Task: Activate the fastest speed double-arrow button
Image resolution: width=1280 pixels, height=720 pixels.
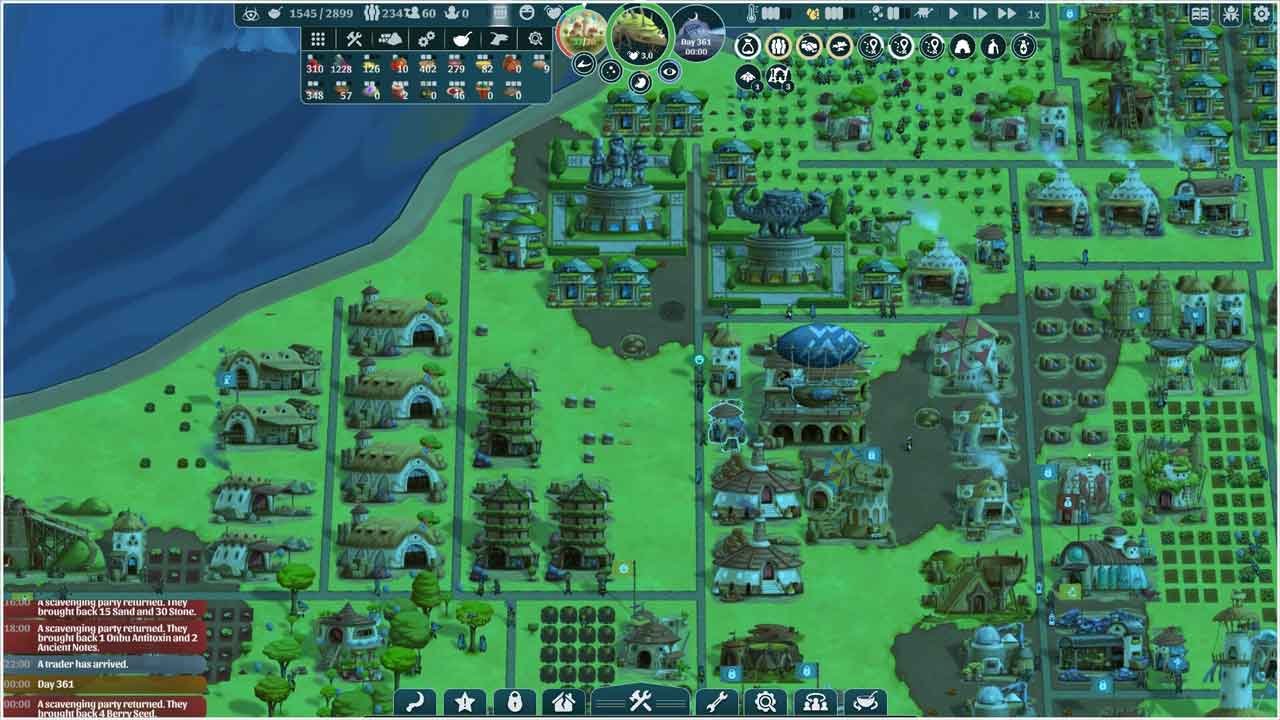Action: point(1007,14)
